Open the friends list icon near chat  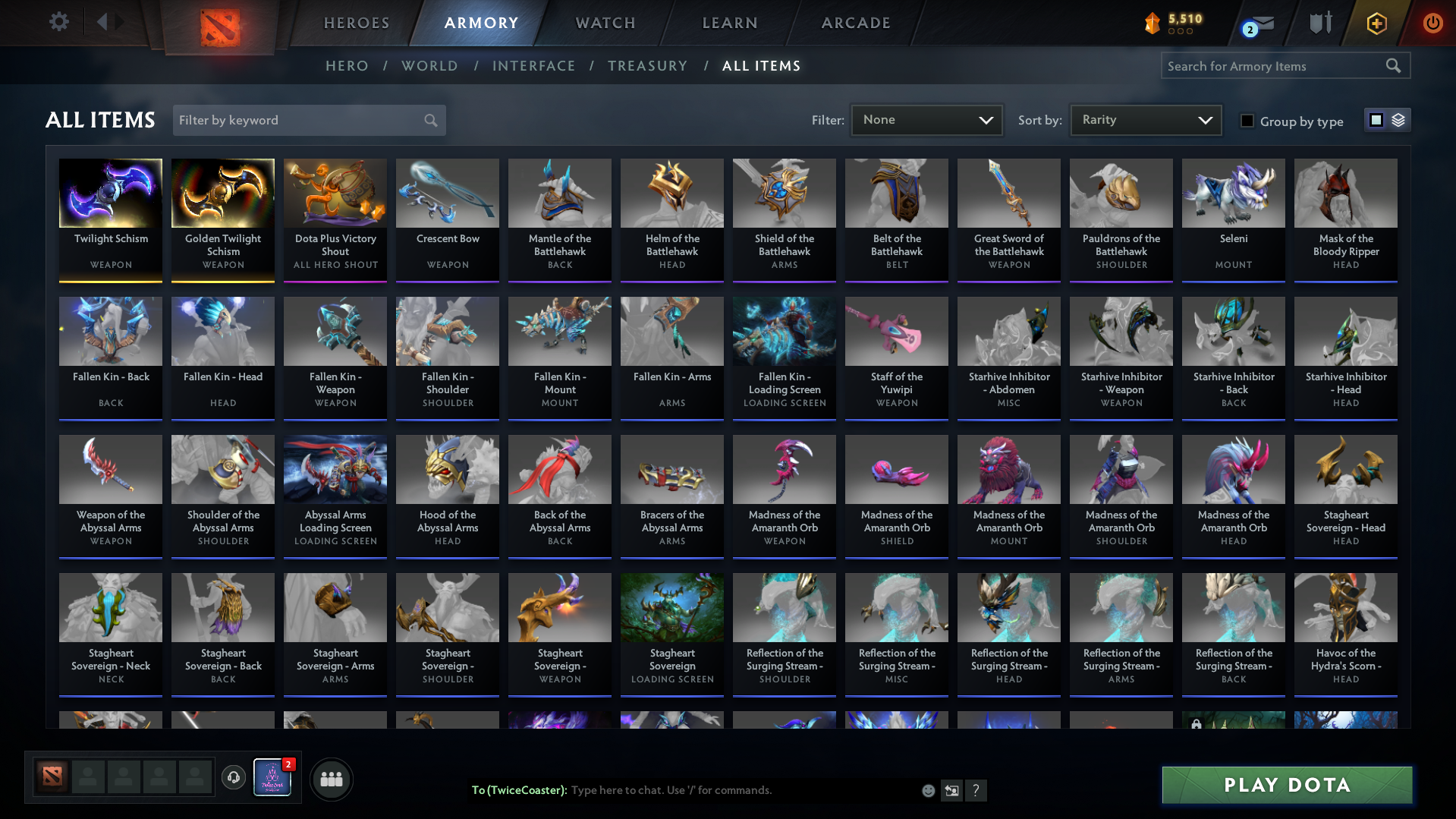click(331, 778)
